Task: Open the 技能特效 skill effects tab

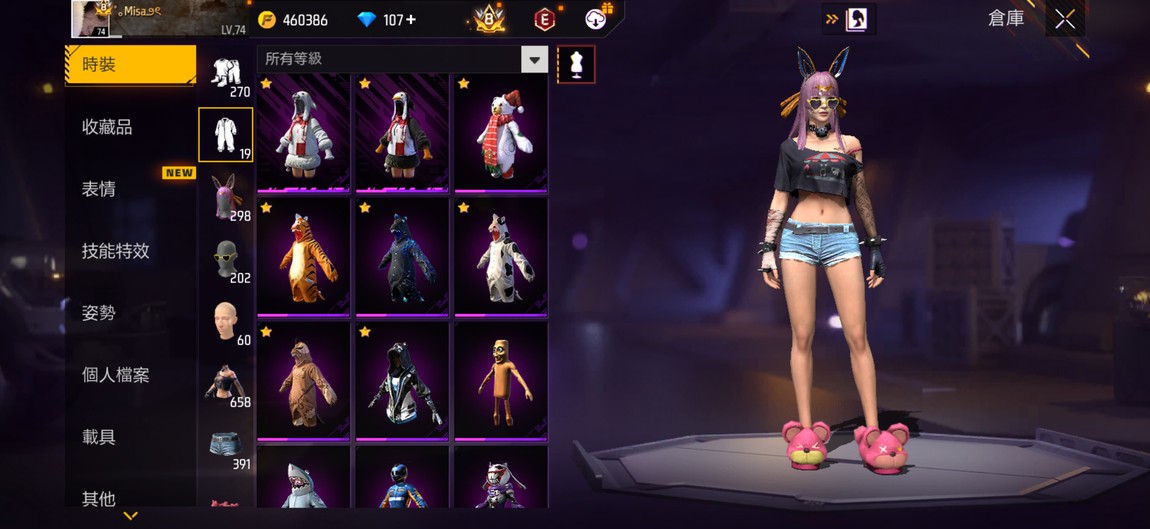Action: (x=115, y=251)
